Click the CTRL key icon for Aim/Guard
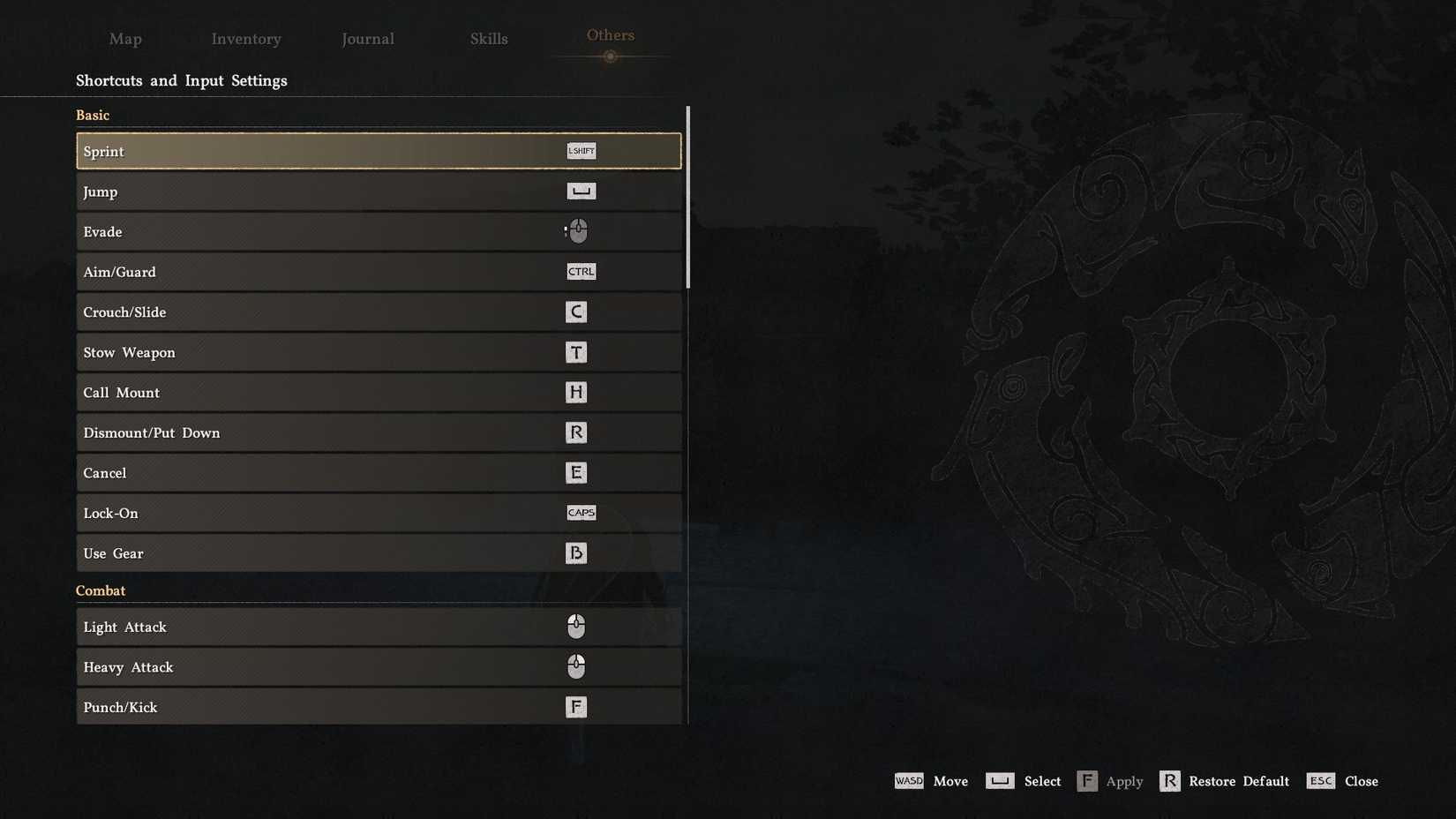Screen dimensions: 1456x819 581,271
